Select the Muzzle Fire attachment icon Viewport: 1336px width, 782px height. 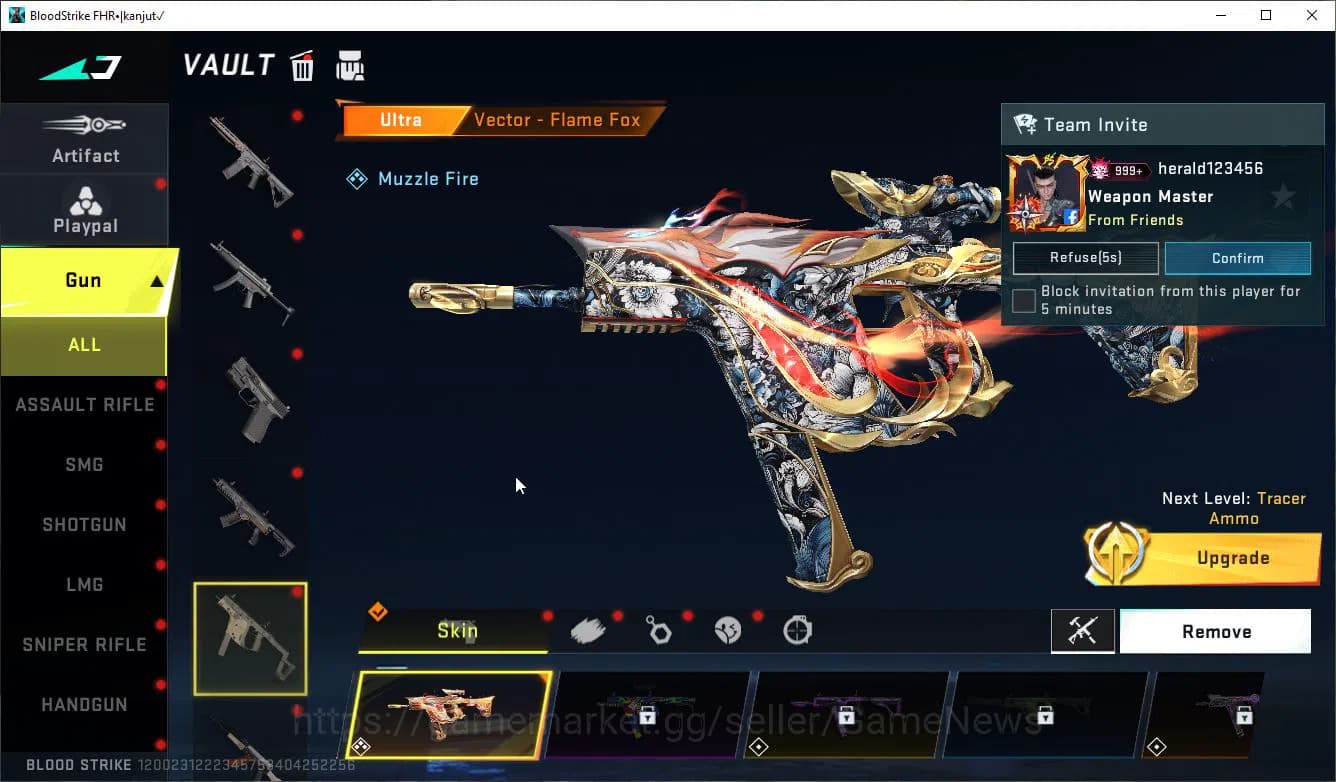tap(357, 178)
